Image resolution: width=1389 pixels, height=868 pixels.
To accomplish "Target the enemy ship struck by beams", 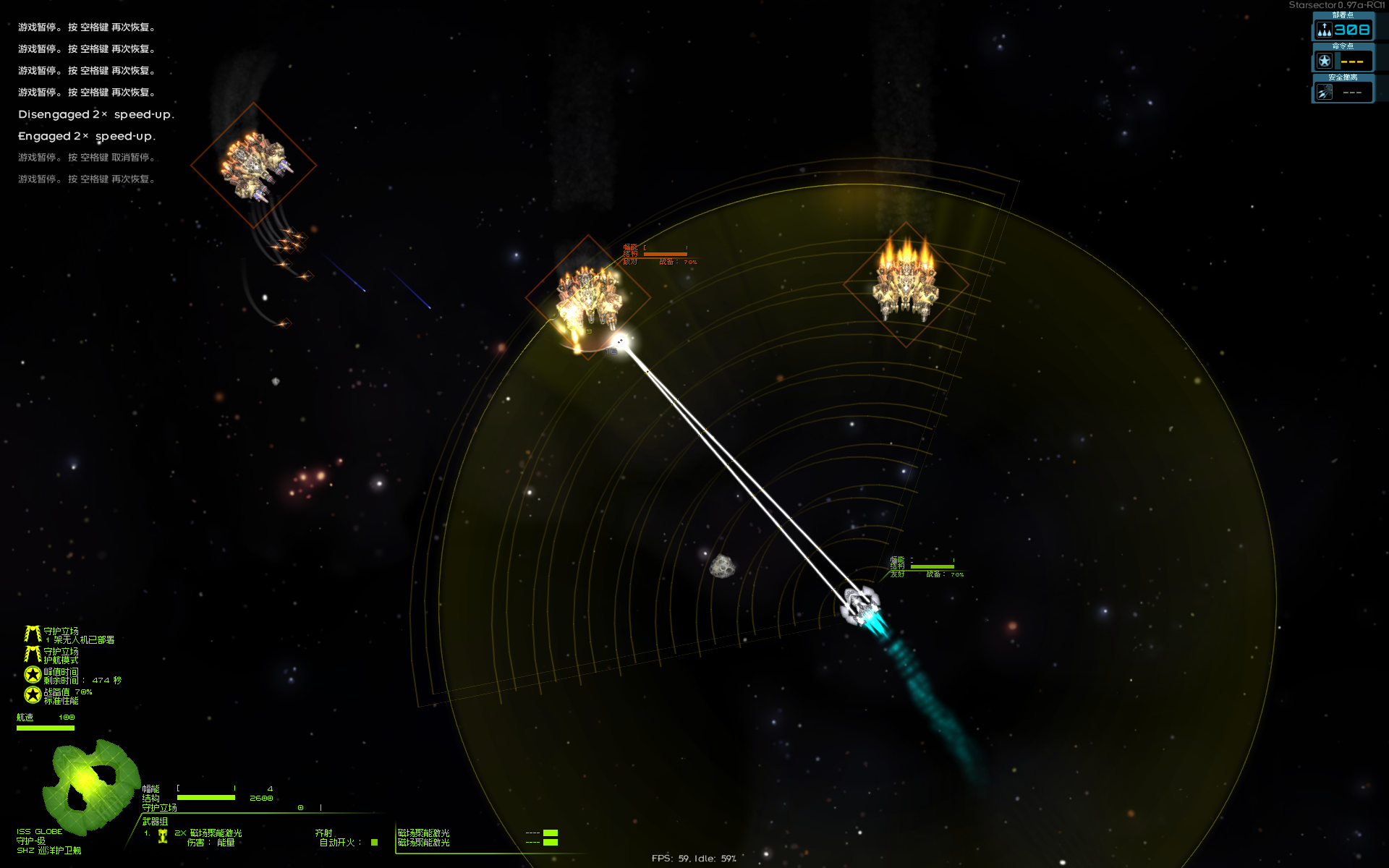I will pos(587,295).
